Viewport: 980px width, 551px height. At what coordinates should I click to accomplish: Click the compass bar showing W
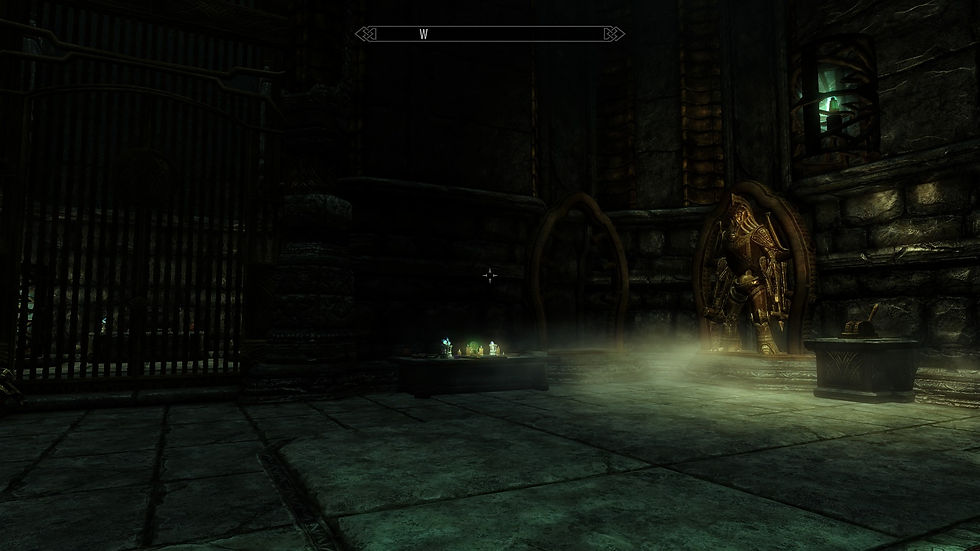490,34
